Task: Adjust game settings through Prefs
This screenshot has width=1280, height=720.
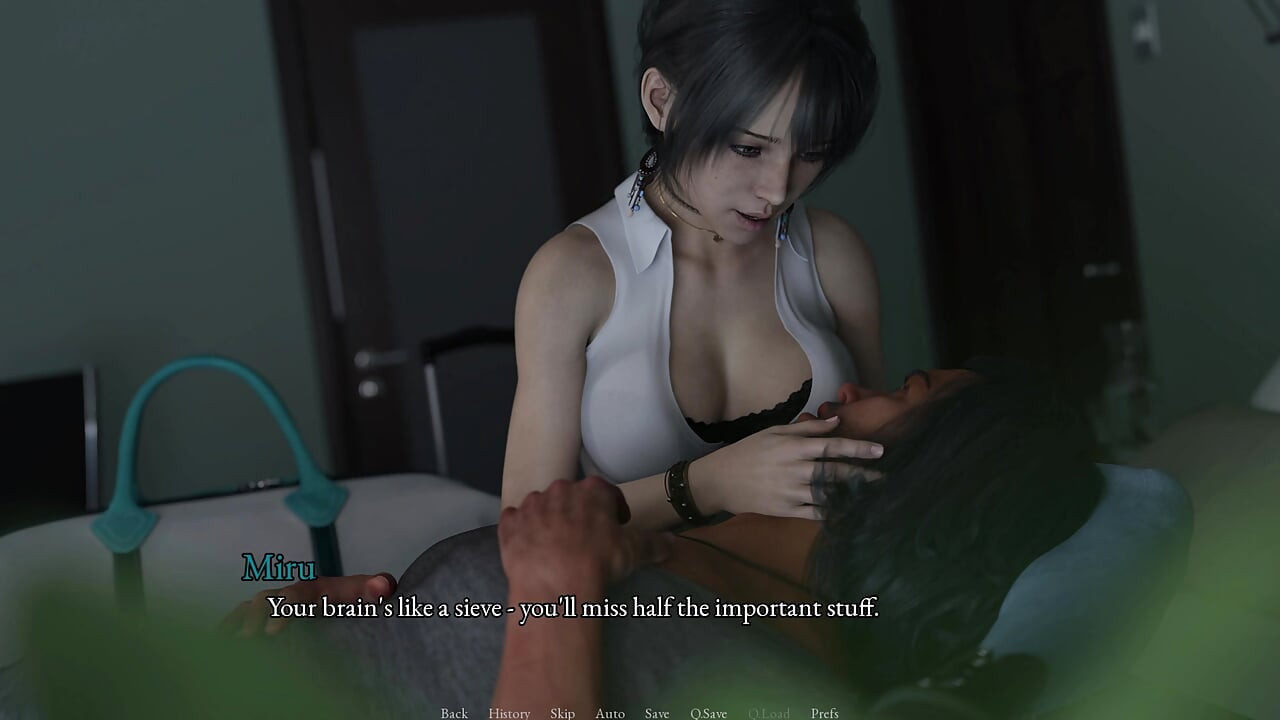Action: coord(826,713)
